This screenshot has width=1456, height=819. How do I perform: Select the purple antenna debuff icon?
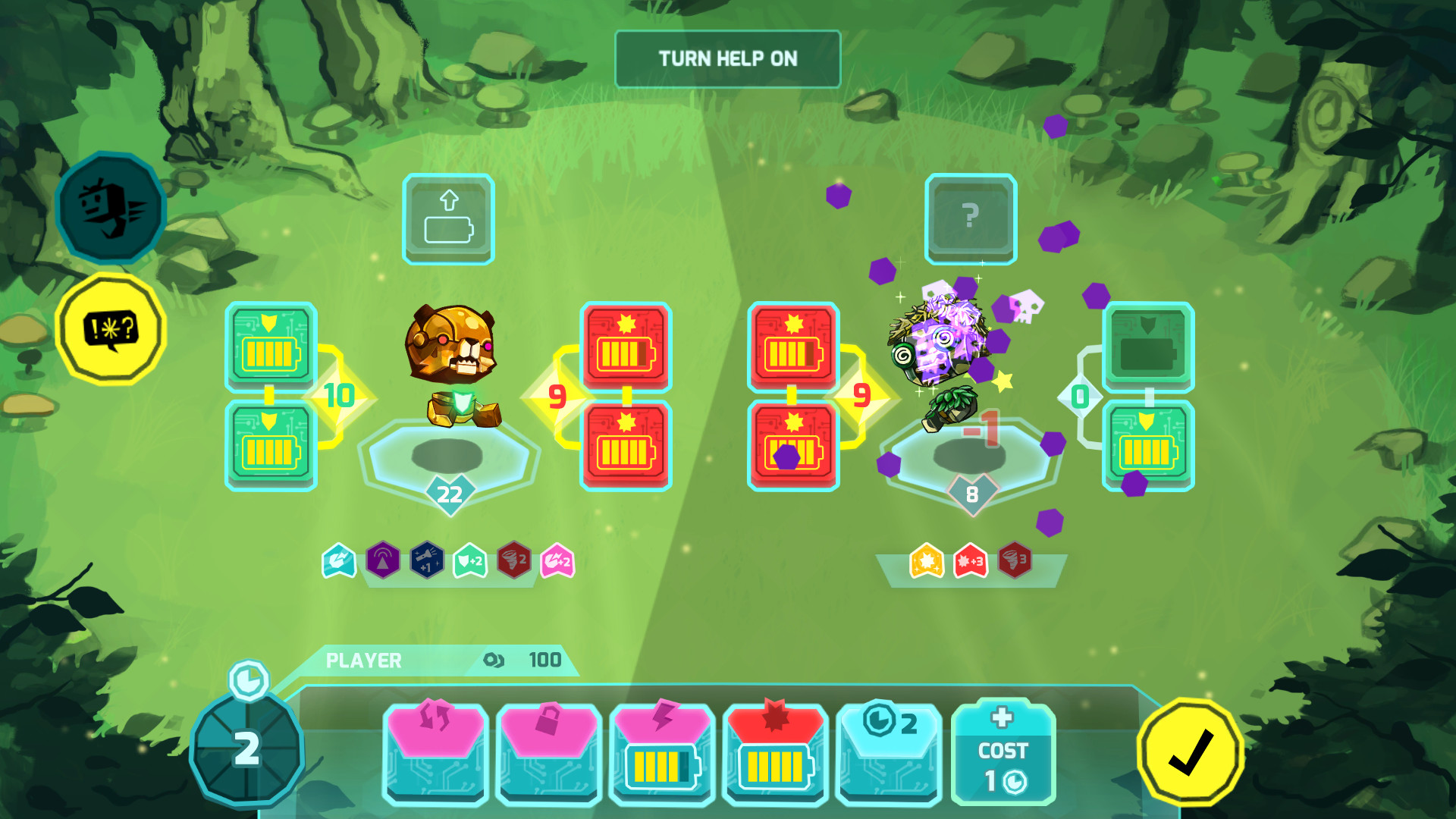coord(383,563)
